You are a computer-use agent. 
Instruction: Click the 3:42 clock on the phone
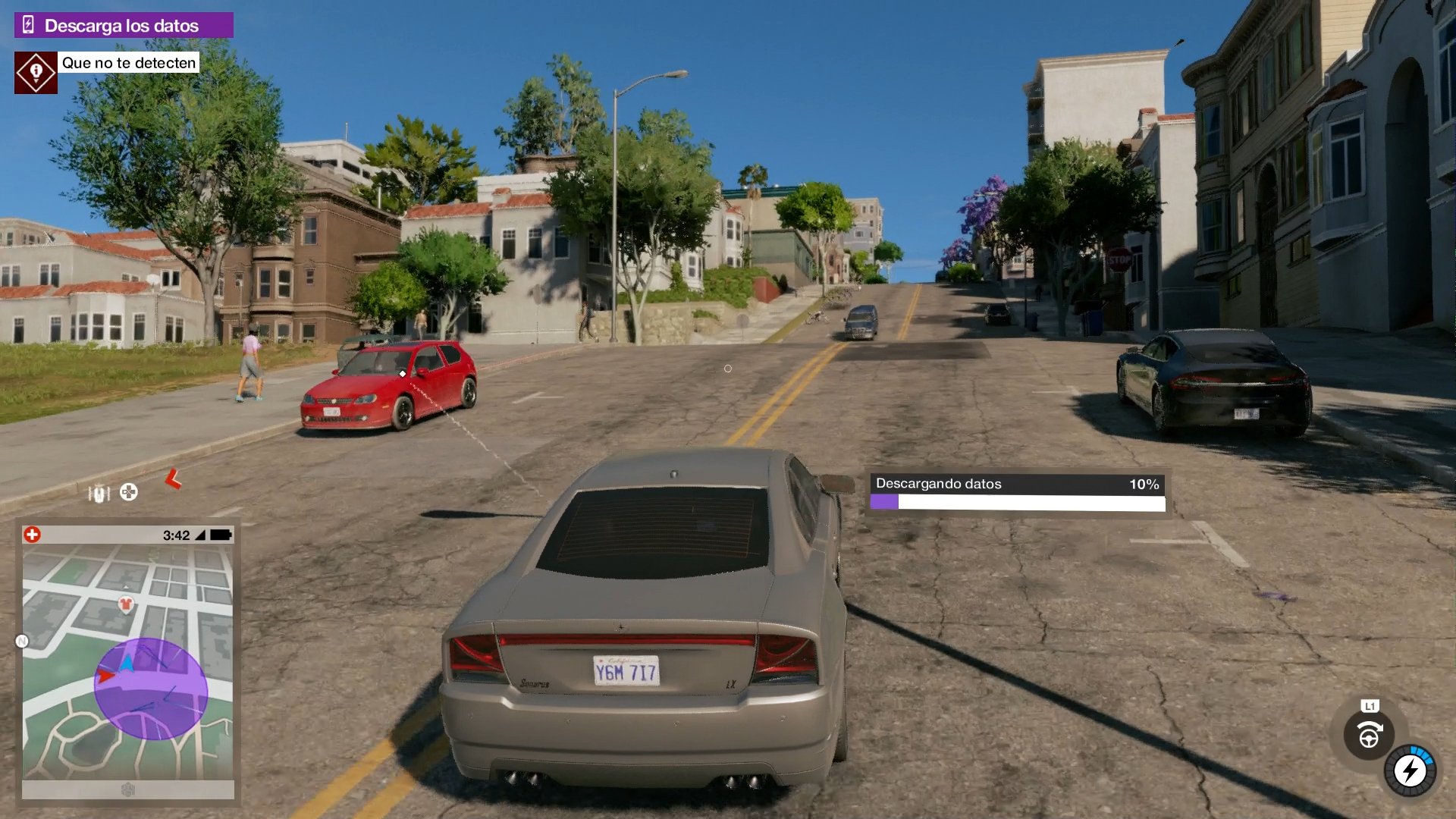point(176,535)
